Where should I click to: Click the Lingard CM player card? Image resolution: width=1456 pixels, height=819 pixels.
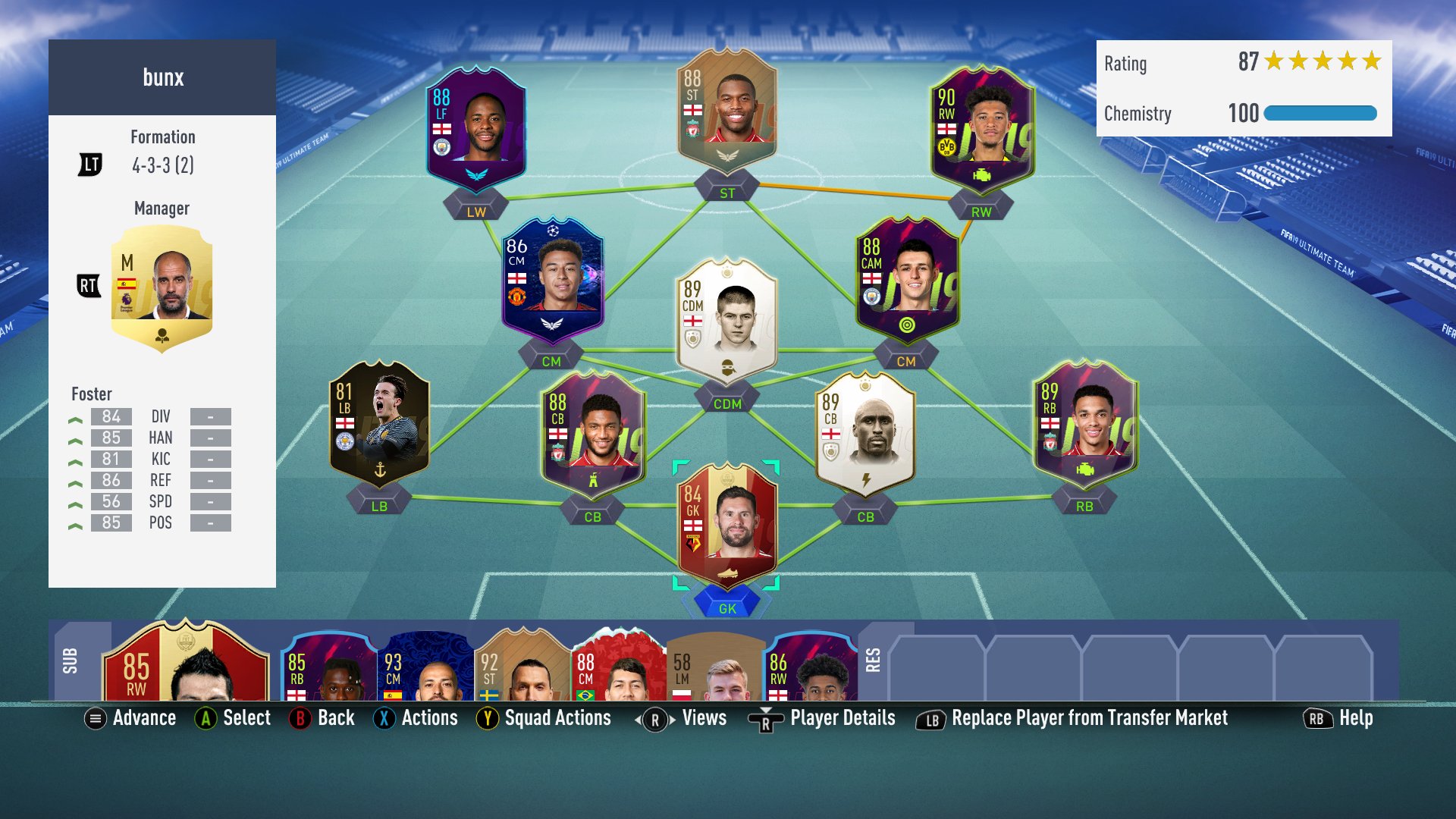(x=552, y=288)
